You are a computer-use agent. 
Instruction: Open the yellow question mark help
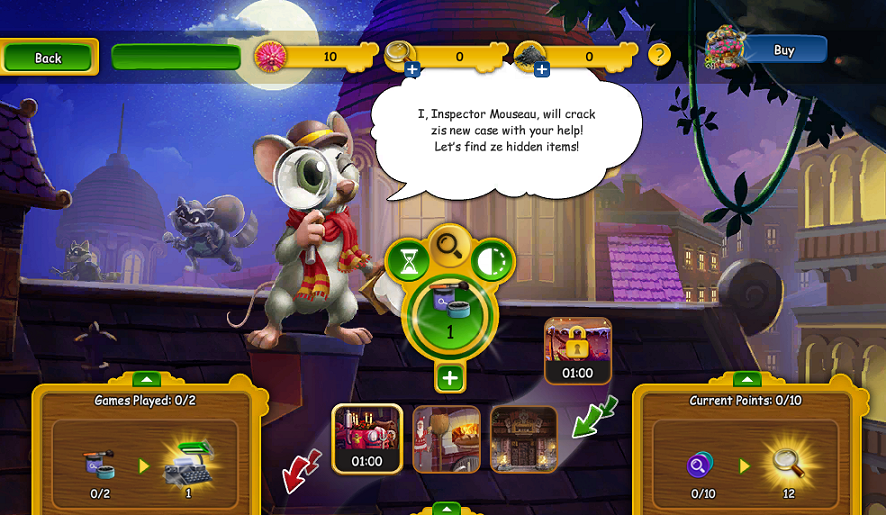pos(659,54)
